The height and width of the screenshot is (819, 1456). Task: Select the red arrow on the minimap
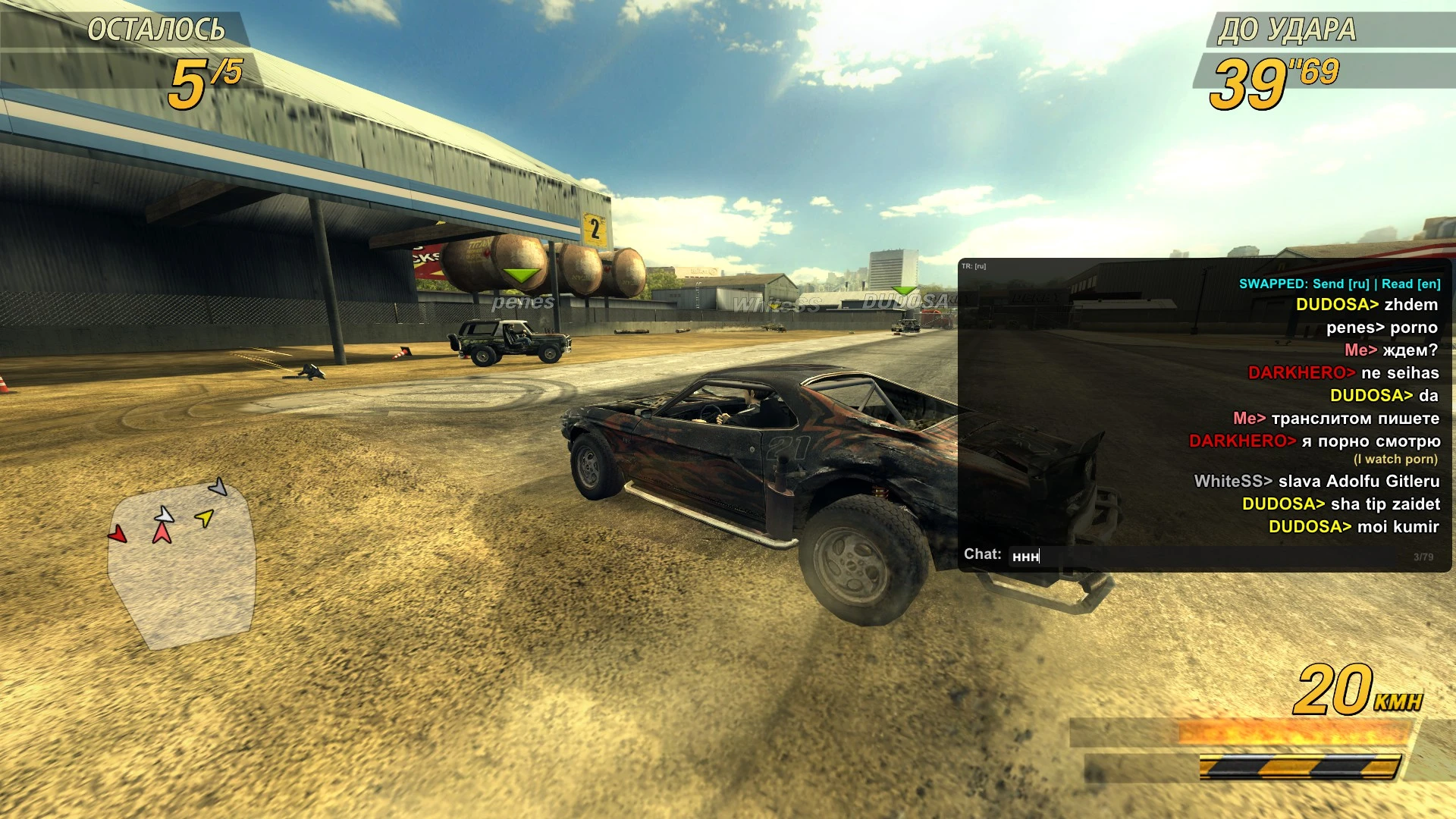[118, 532]
